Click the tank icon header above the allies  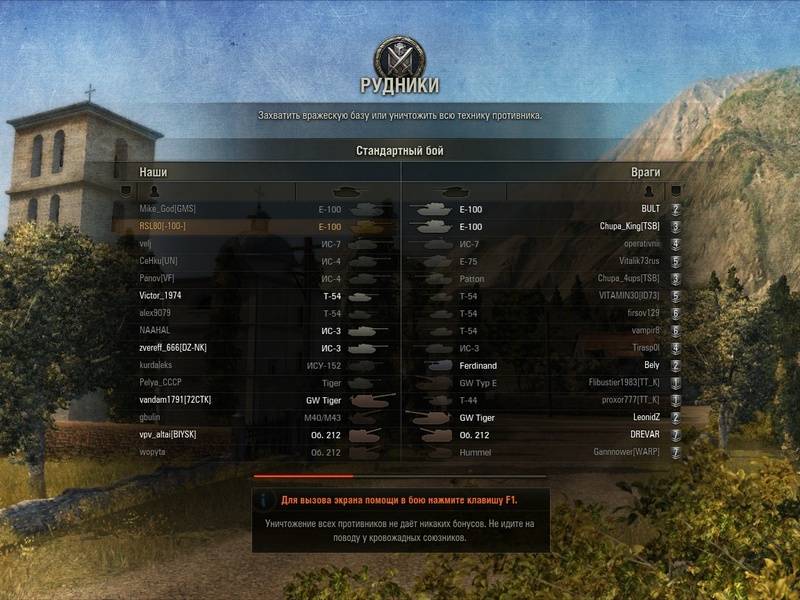pos(345,190)
